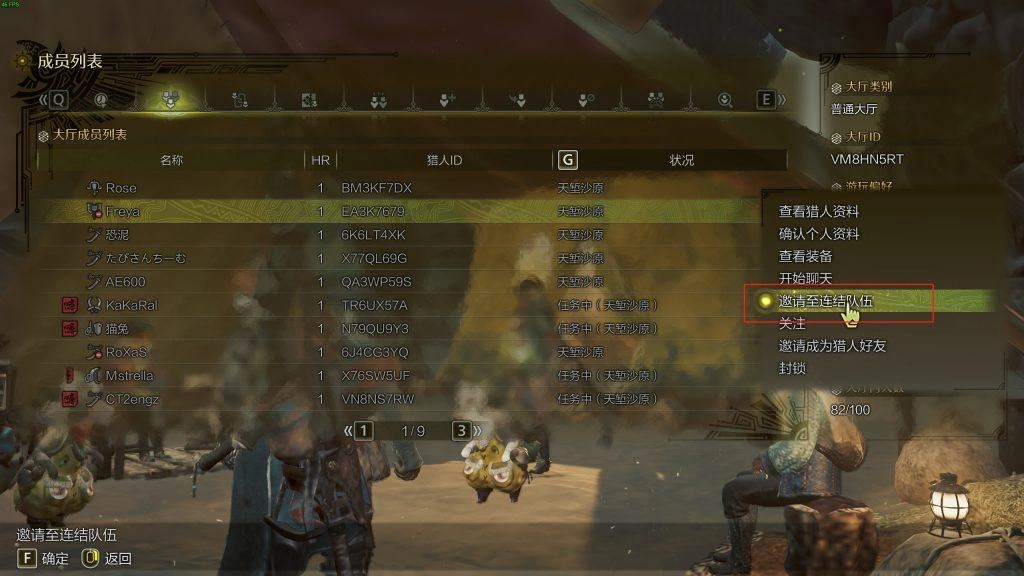Select Rose in the member list
This screenshot has height=576, width=1024.
coord(121,188)
